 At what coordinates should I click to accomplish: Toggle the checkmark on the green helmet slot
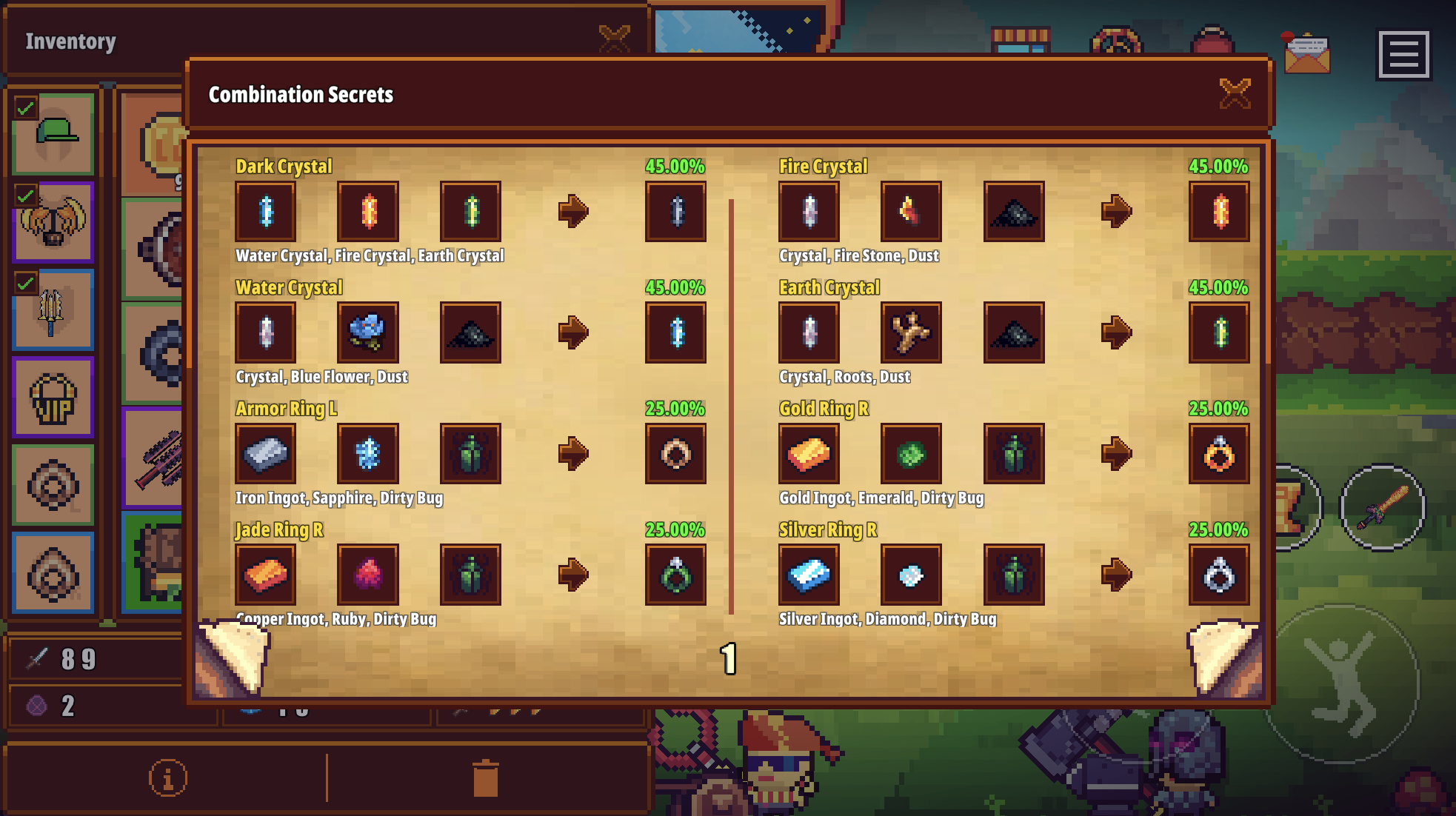tap(24, 108)
